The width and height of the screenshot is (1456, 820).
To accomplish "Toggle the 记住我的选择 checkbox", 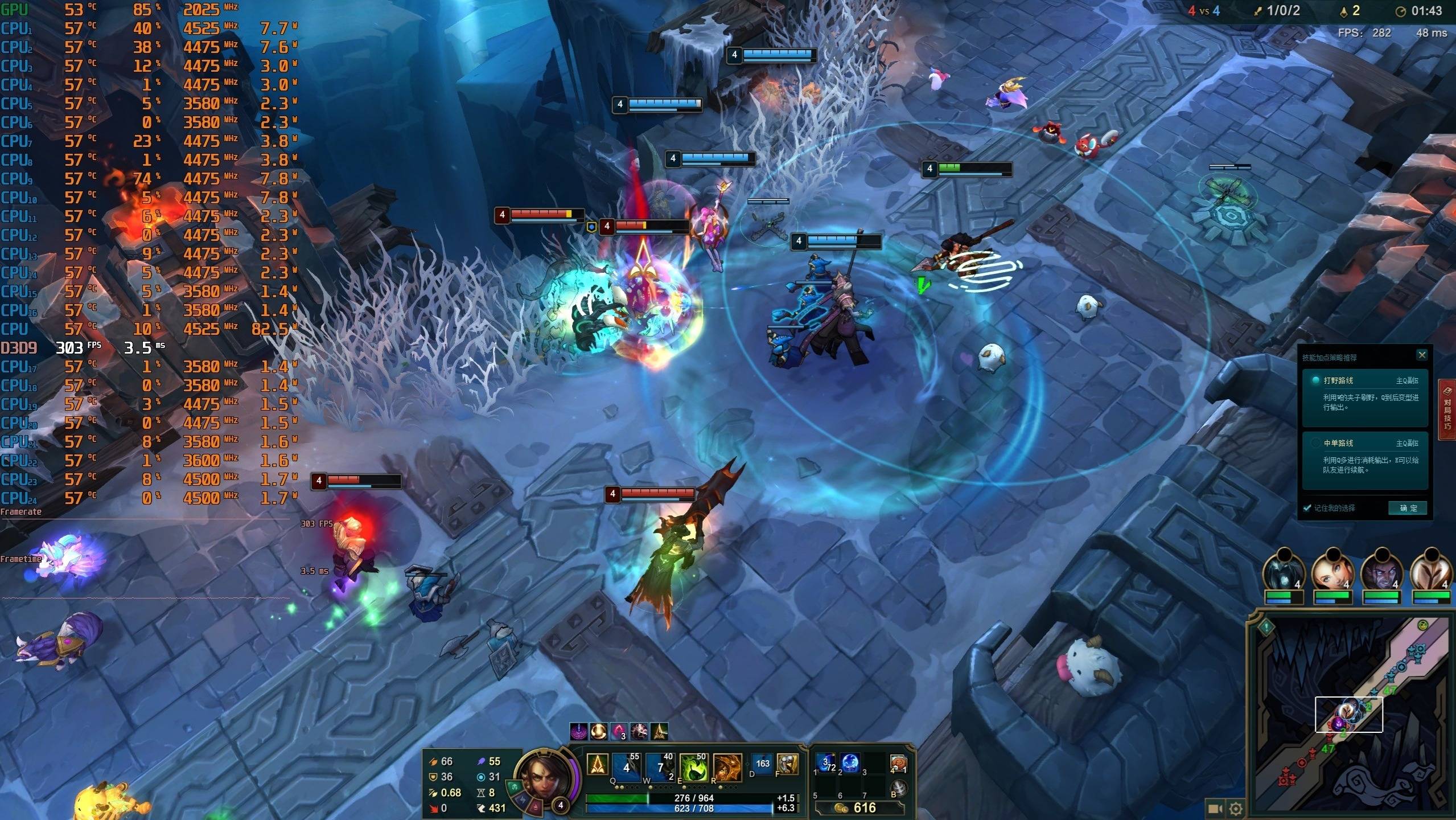I will [x=1307, y=508].
